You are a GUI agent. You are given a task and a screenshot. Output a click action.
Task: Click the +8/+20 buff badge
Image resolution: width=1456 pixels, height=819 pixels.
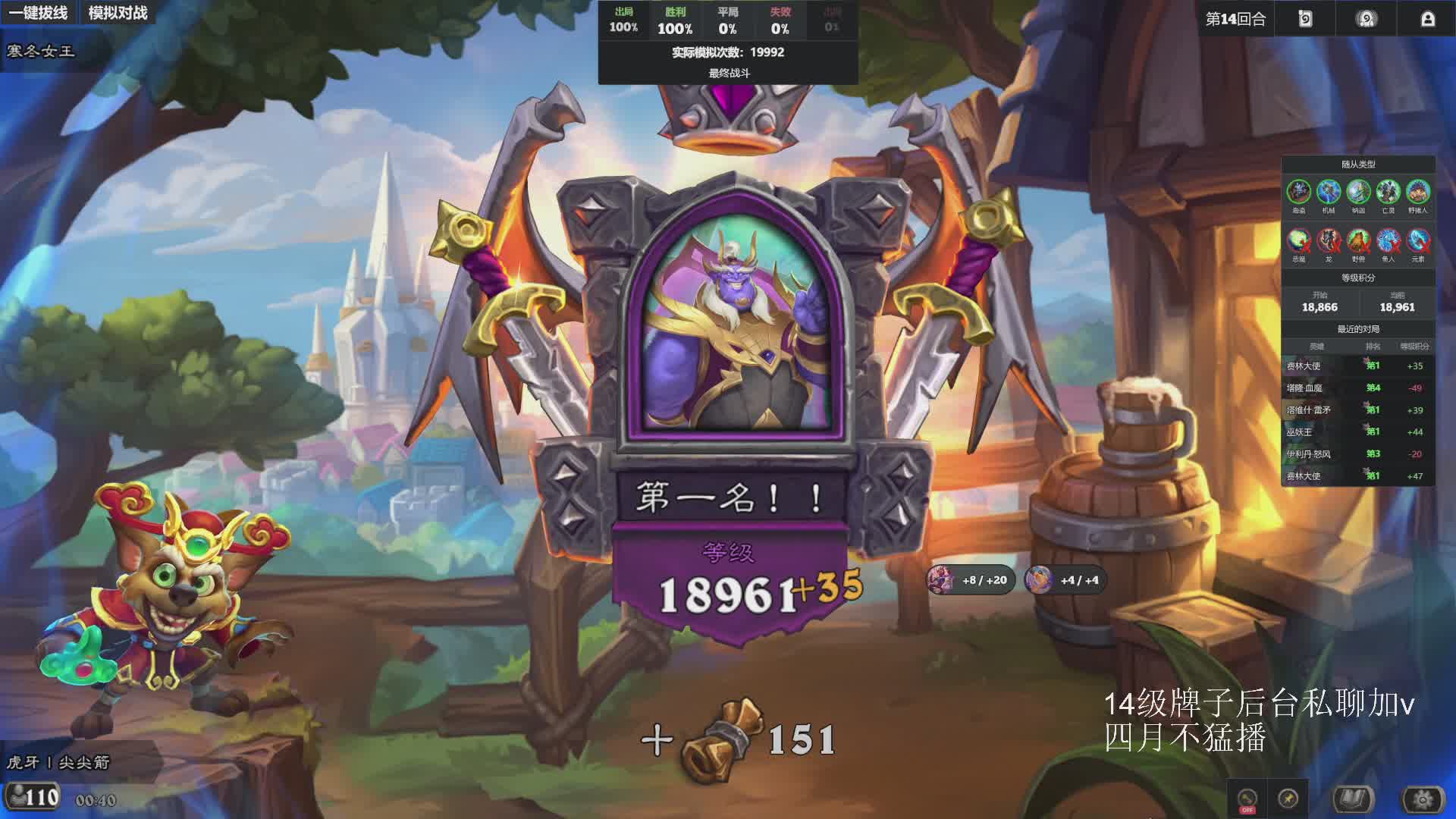971,580
